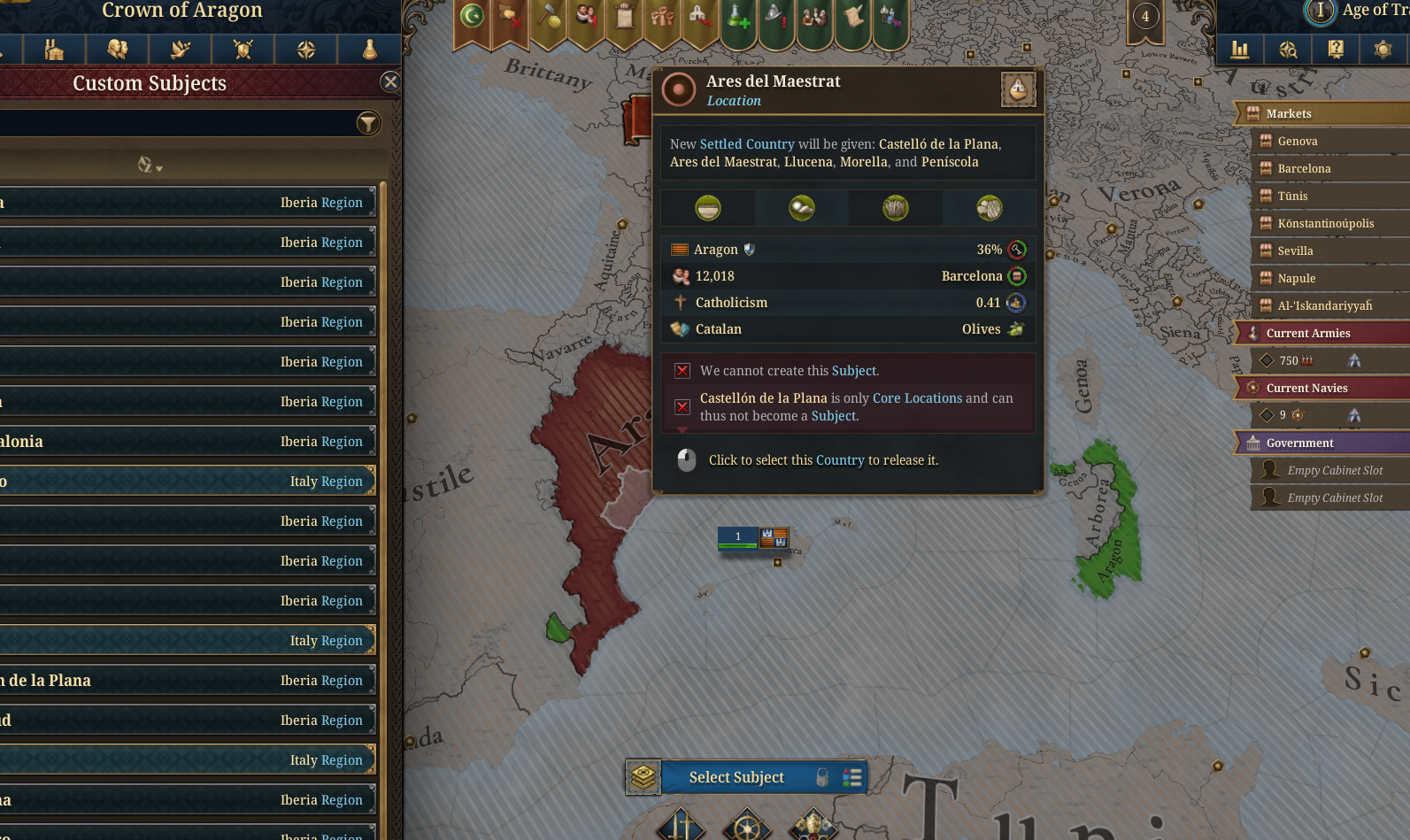The height and width of the screenshot is (840, 1410).
Task: Select the Diplomacy dove icon
Action: 180,50
